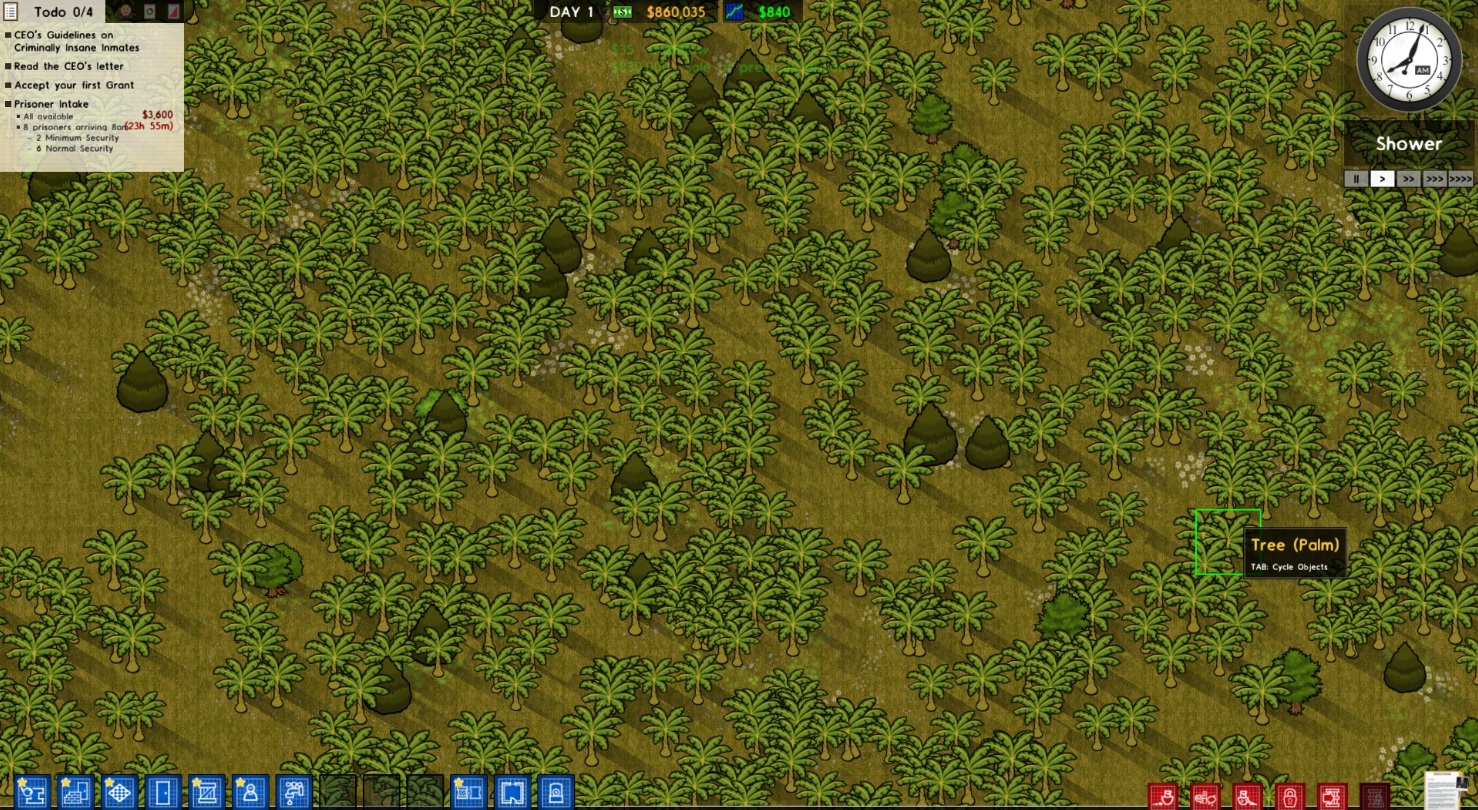
Task: Open the door icon Rooms menu
Action: click(x=164, y=793)
